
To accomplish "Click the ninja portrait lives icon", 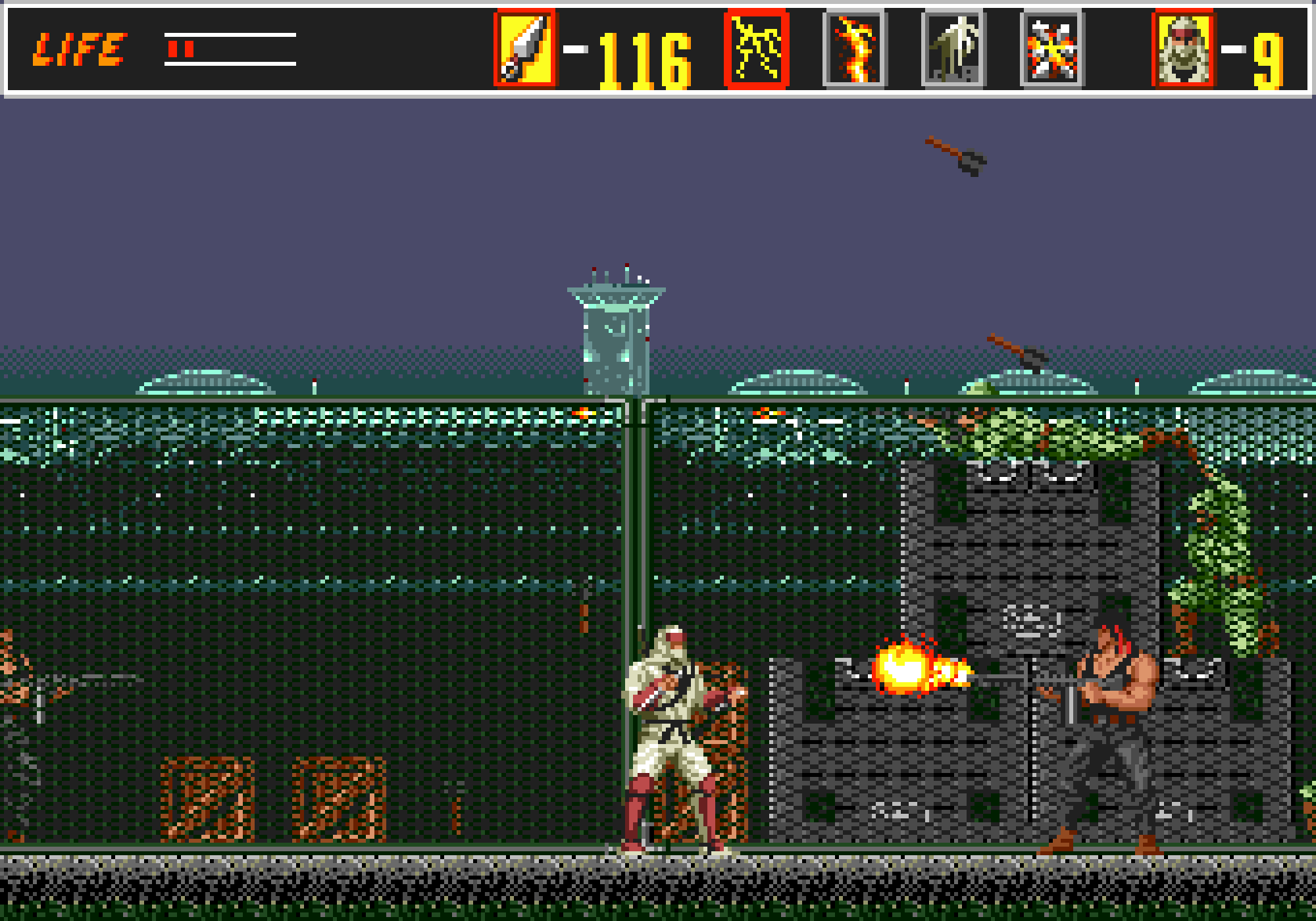I will click(x=1183, y=49).
